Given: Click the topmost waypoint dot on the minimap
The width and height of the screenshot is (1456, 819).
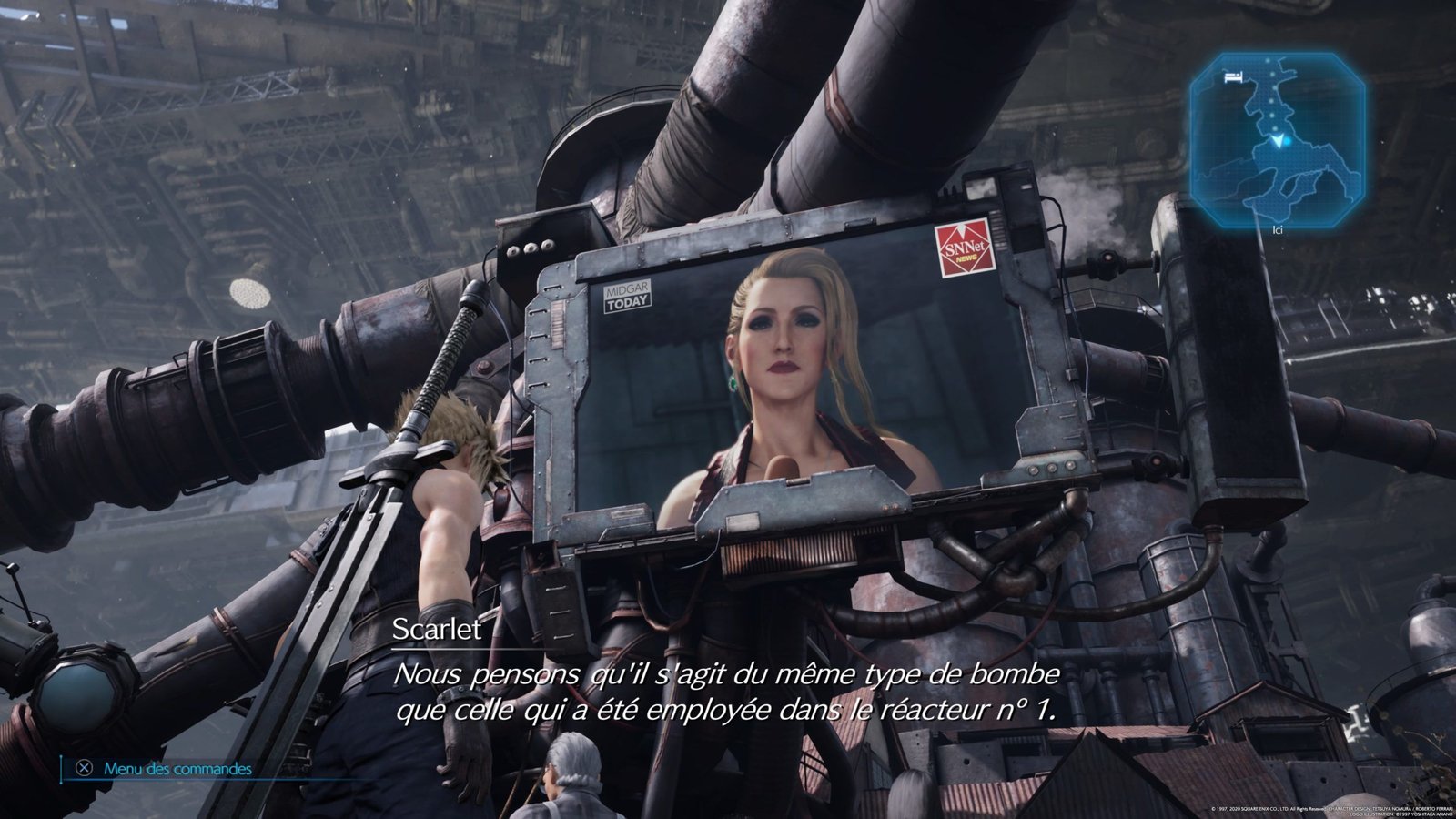Looking at the screenshot, I should (1268, 60).
